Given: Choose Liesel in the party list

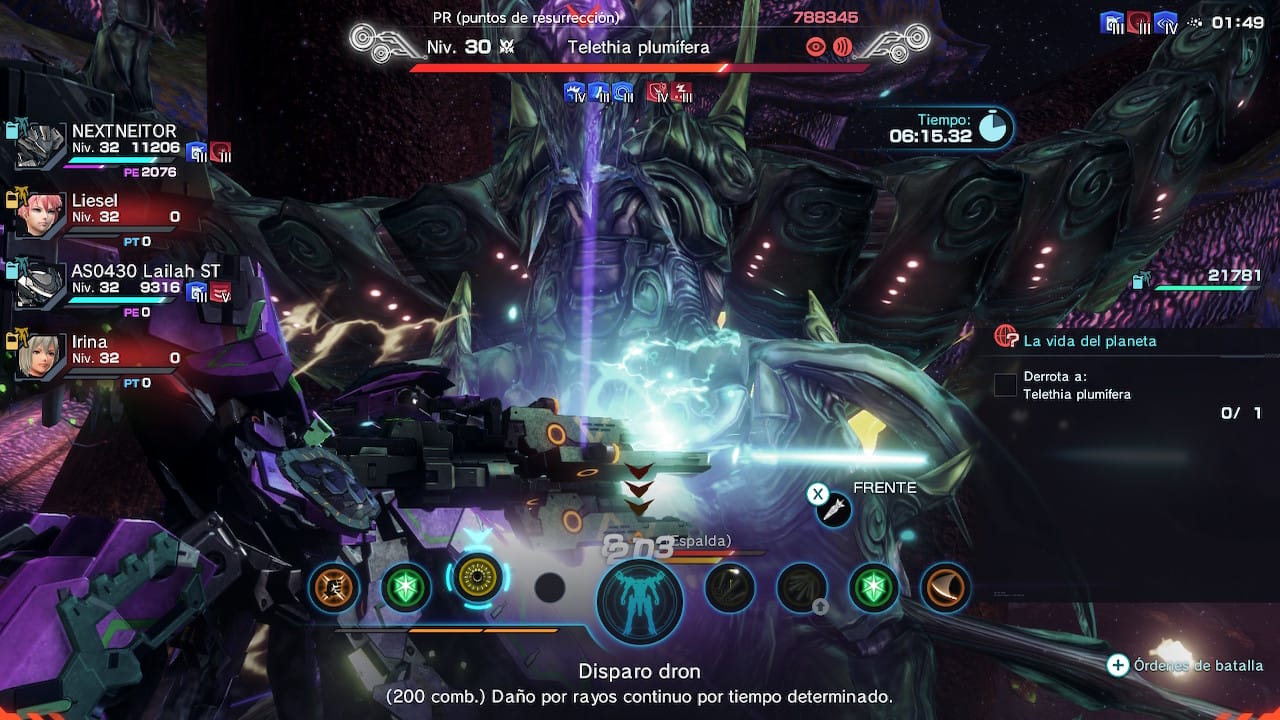Looking at the screenshot, I should (40, 216).
